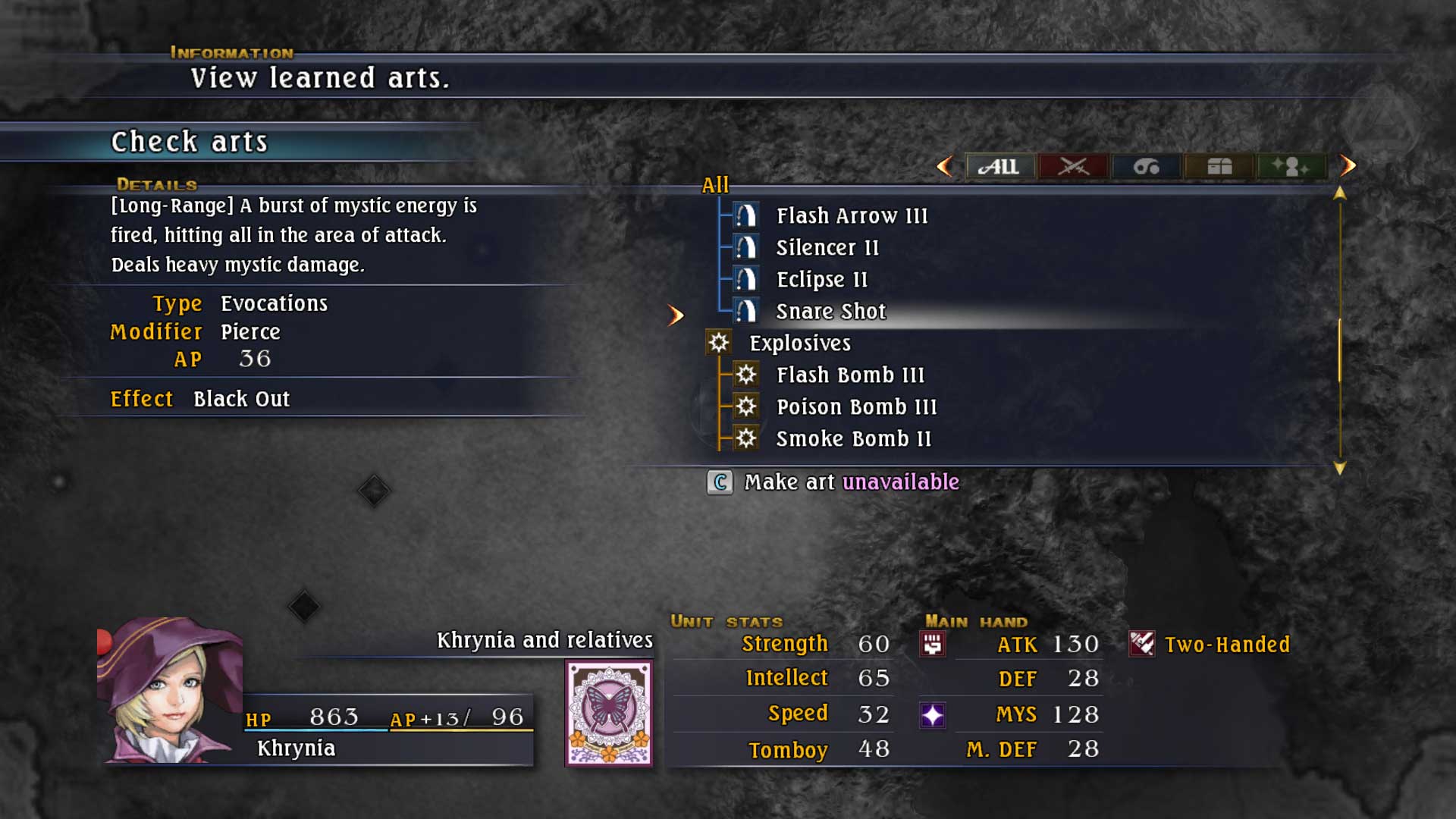Click the left orange arrow to change category
The height and width of the screenshot is (819, 1456).
pyautogui.click(x=945, y=167)
